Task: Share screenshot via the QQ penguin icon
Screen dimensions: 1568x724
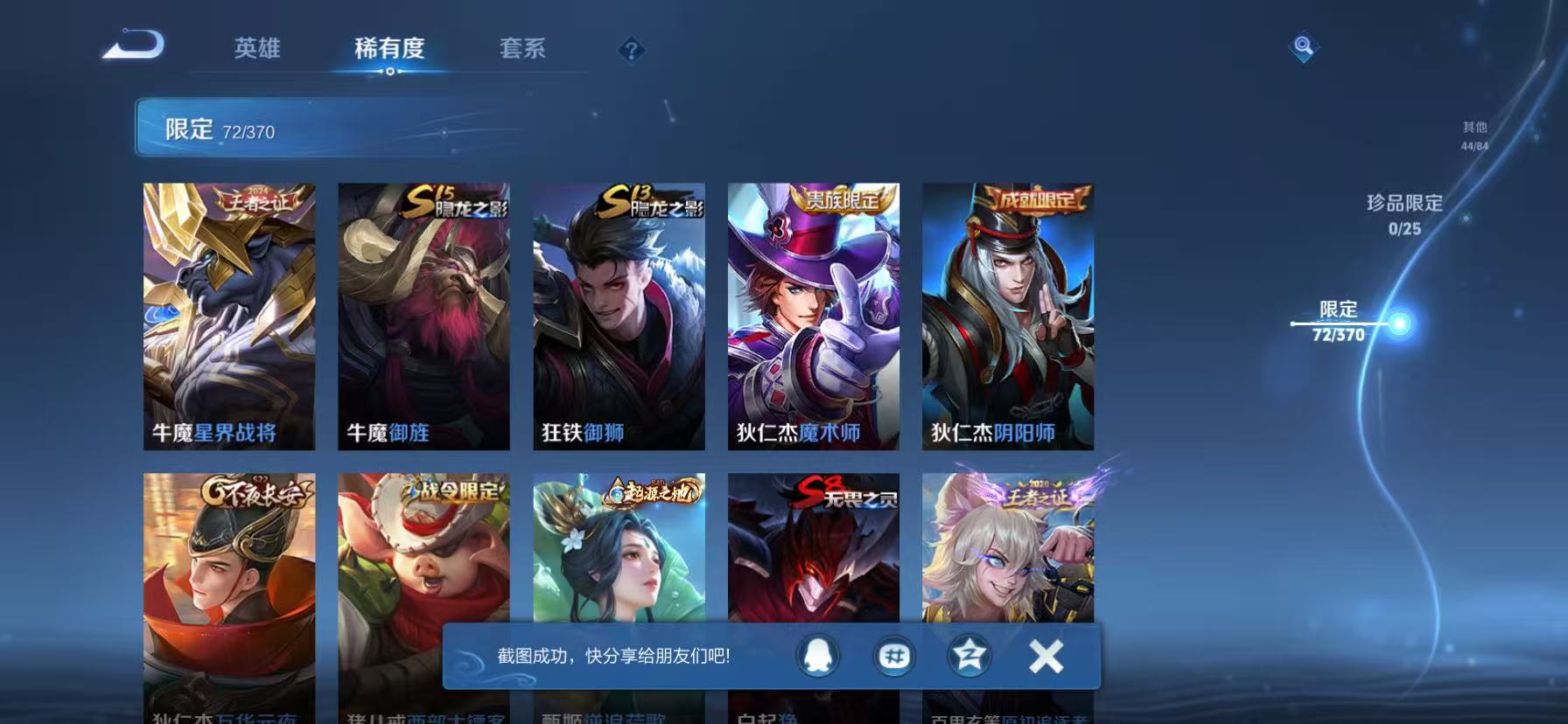Action: (x=819, y=656)
